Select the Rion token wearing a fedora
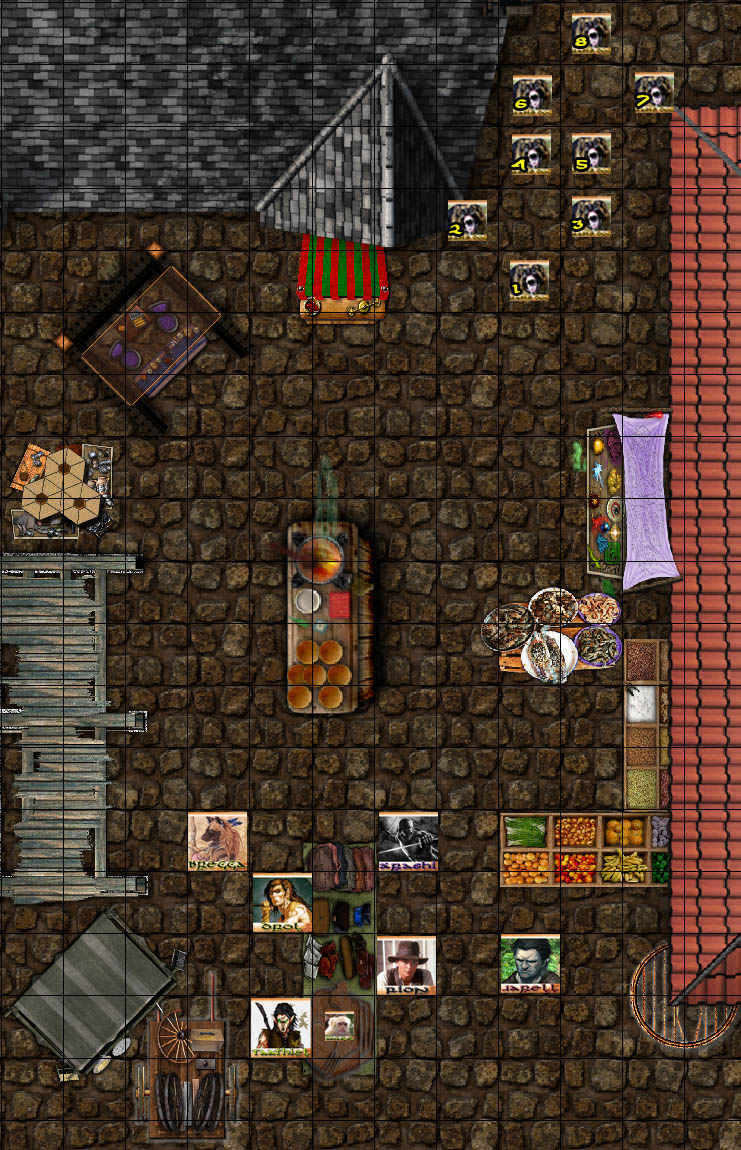Screen dimensions: 741x1150 tap(406, 965)
